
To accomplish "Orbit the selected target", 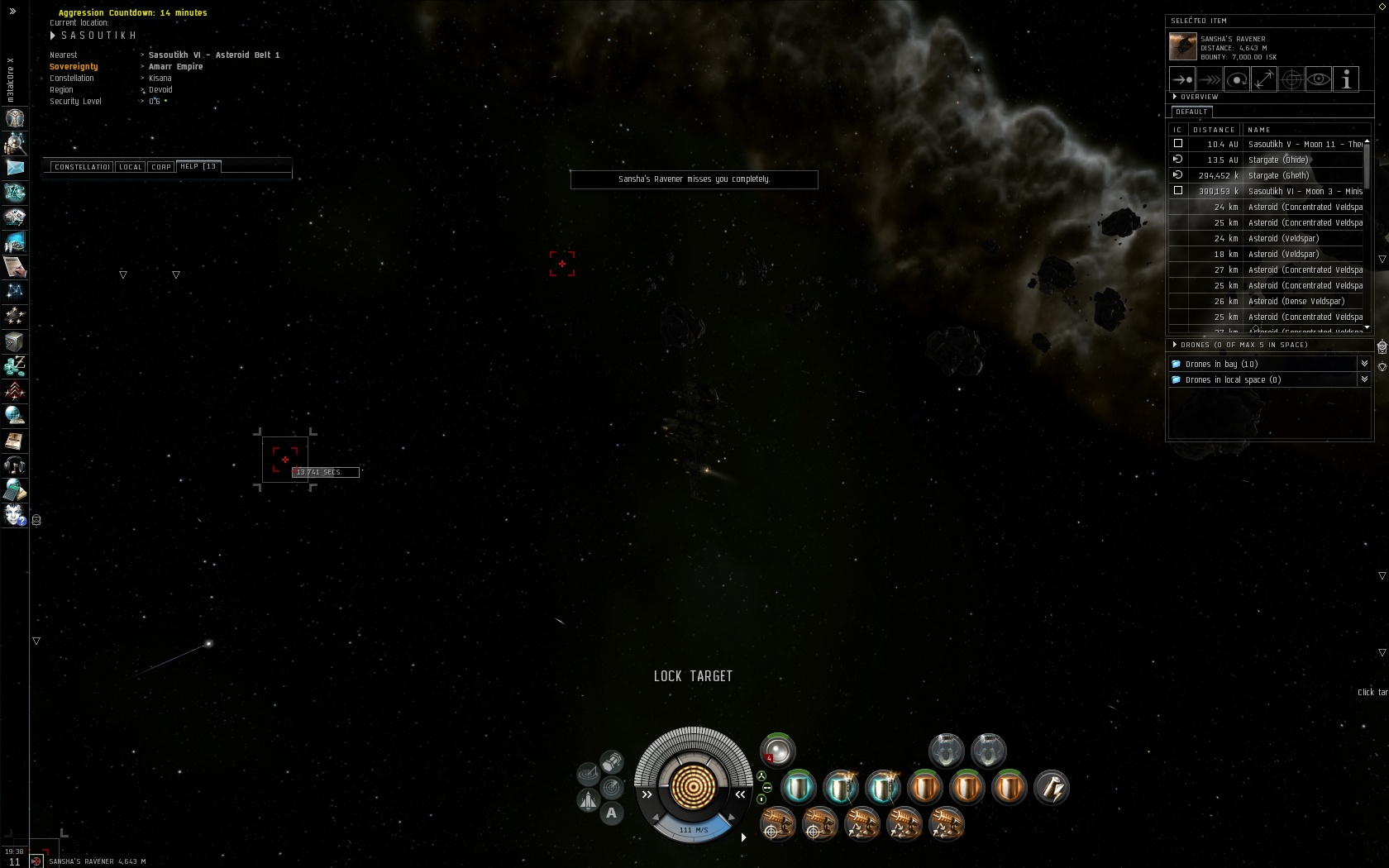I will [x=1237, y=79].
